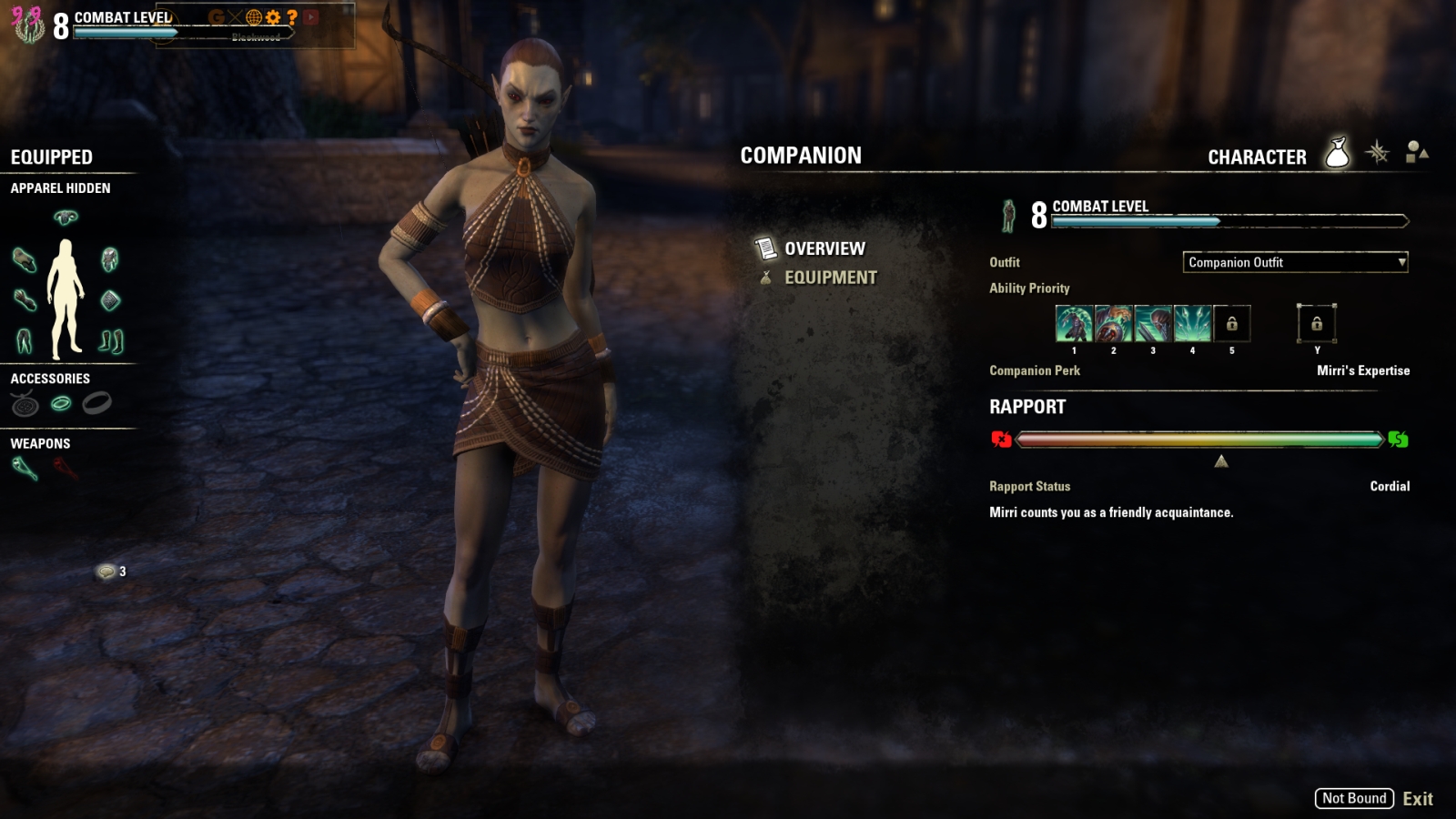The height and width of the screenshot is (819, 1456).
Task: Switch to the compass star skills tab
Action: coord(1378,152)
